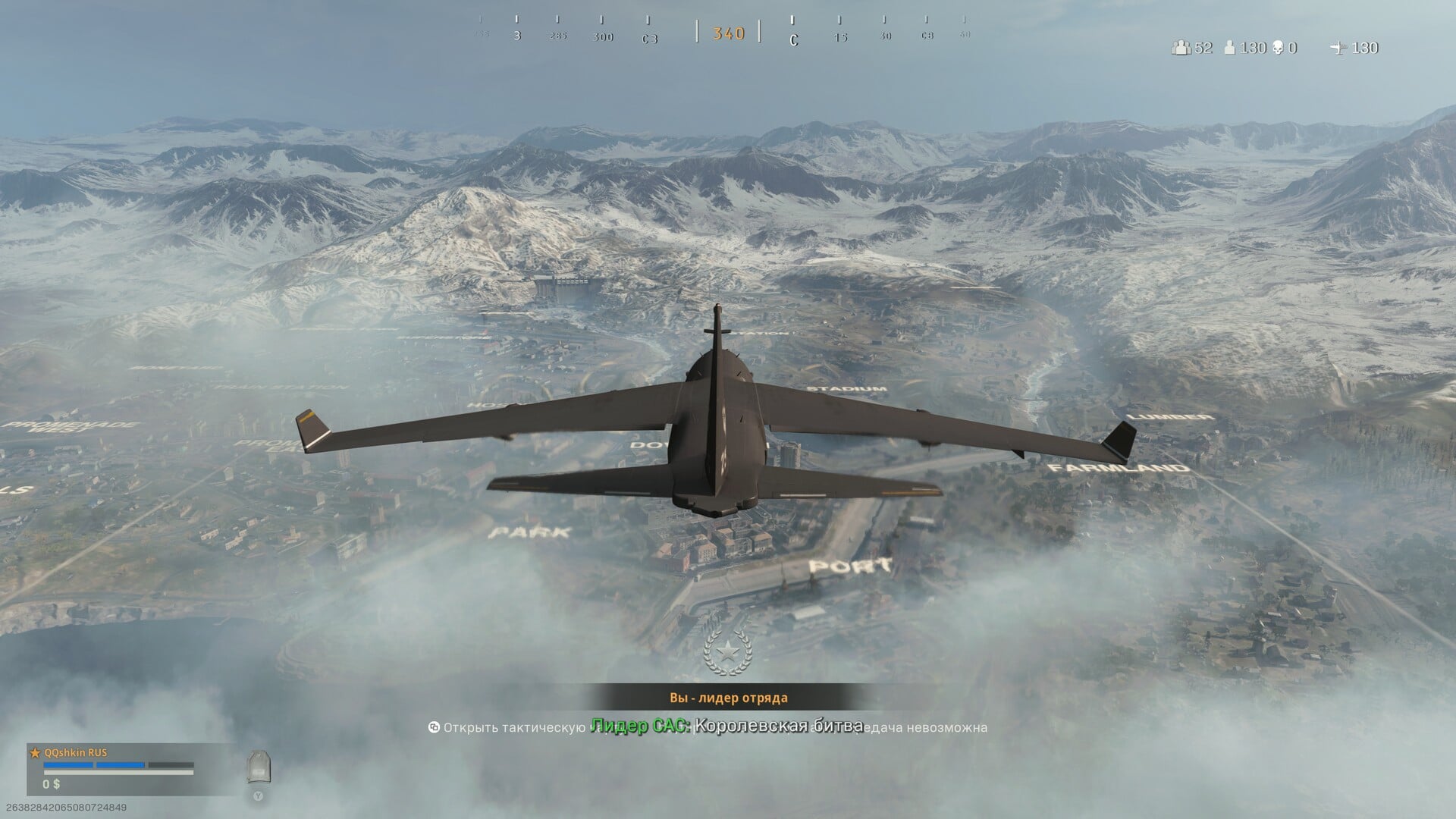Click the compass heading strip

click(727, 33)
